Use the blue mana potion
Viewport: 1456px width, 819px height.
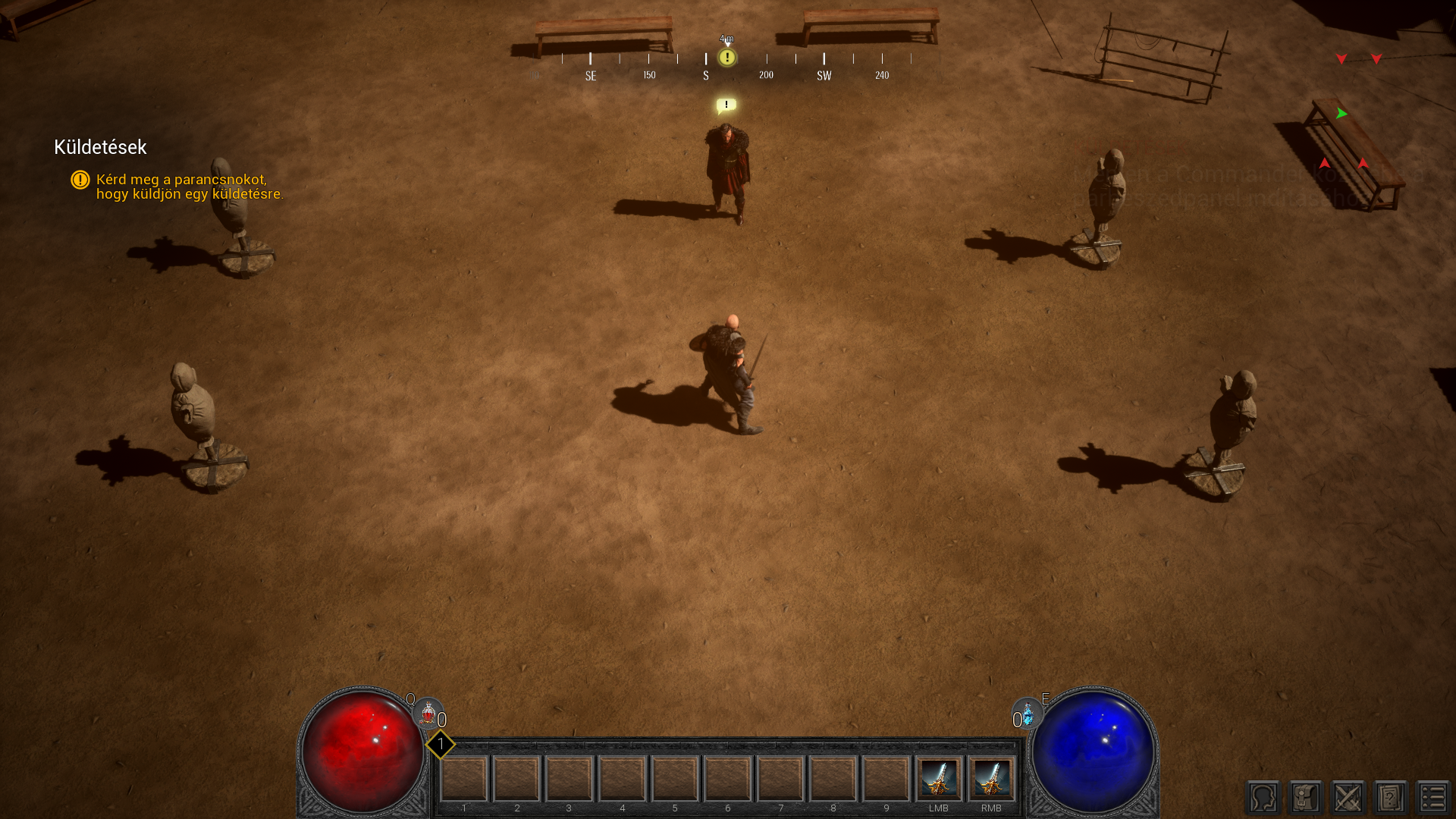(x=1028, y=714)
